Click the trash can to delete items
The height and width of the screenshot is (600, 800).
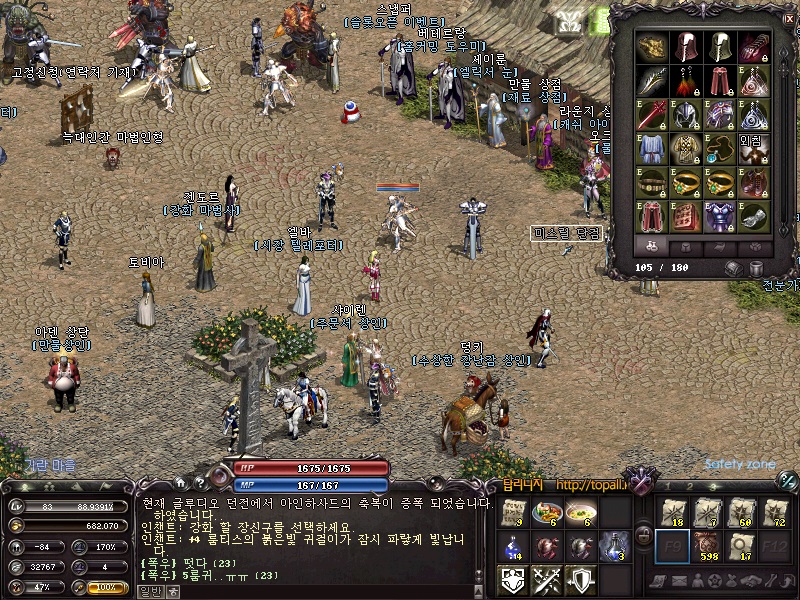tap(756, 268)
